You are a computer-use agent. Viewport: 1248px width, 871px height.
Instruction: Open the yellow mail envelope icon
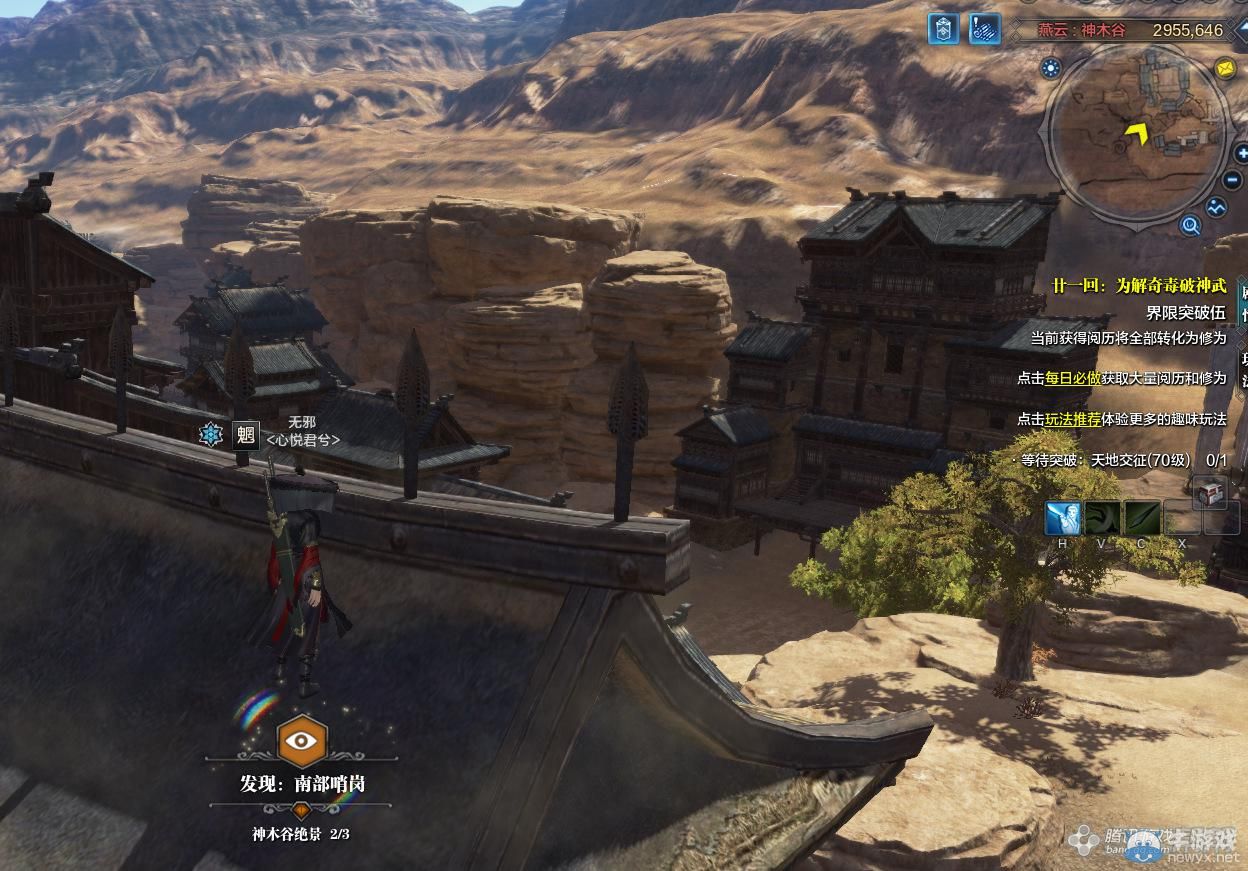1225,68
